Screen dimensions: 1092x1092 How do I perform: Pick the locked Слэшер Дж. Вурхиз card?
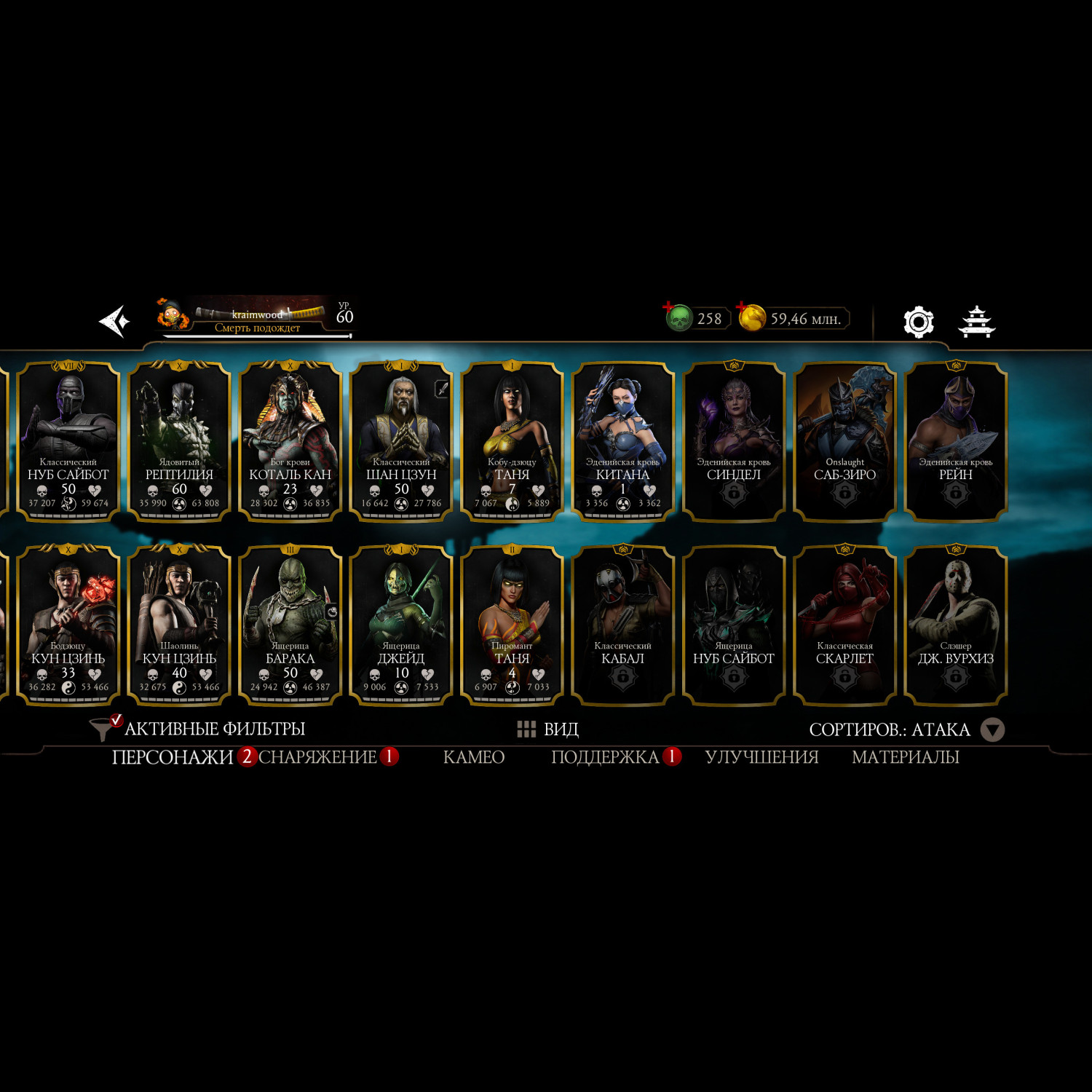955,625
